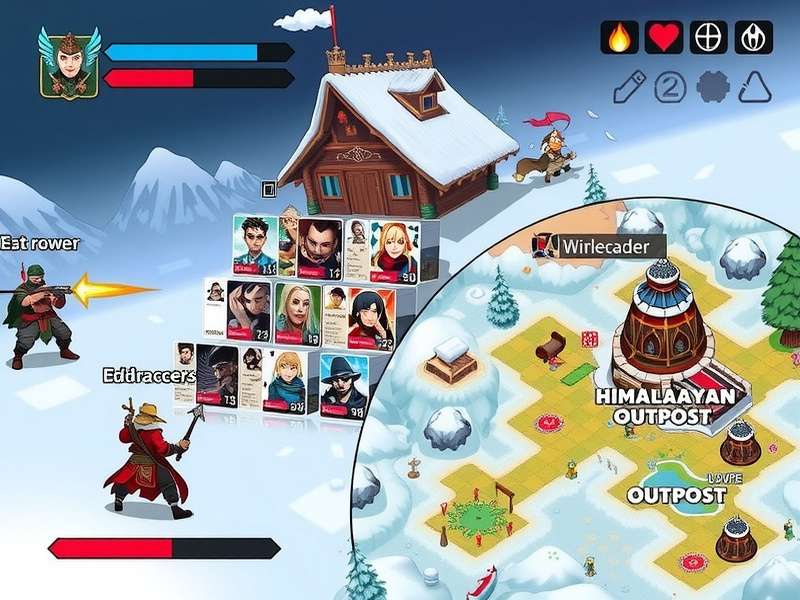Pick the wide-brim hat man card
Viewport: 800px width, 600px height.
(344, 383)
